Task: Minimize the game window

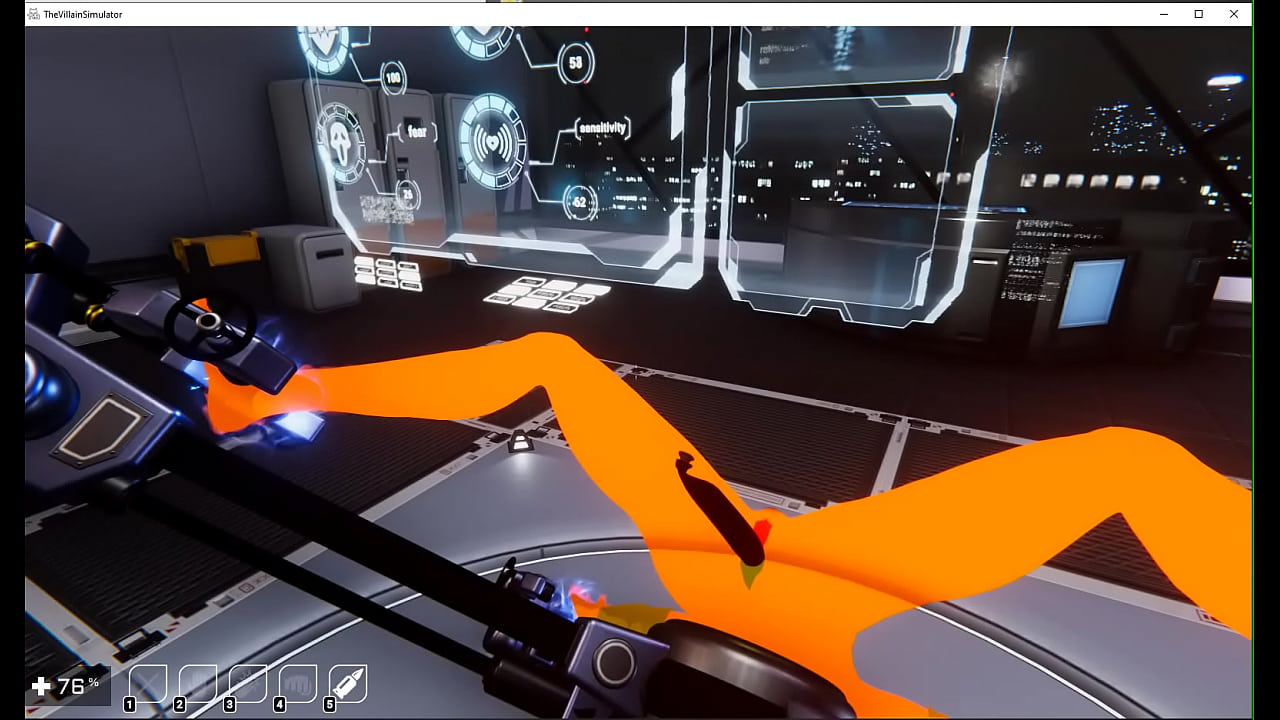Action: (1165, 14)
